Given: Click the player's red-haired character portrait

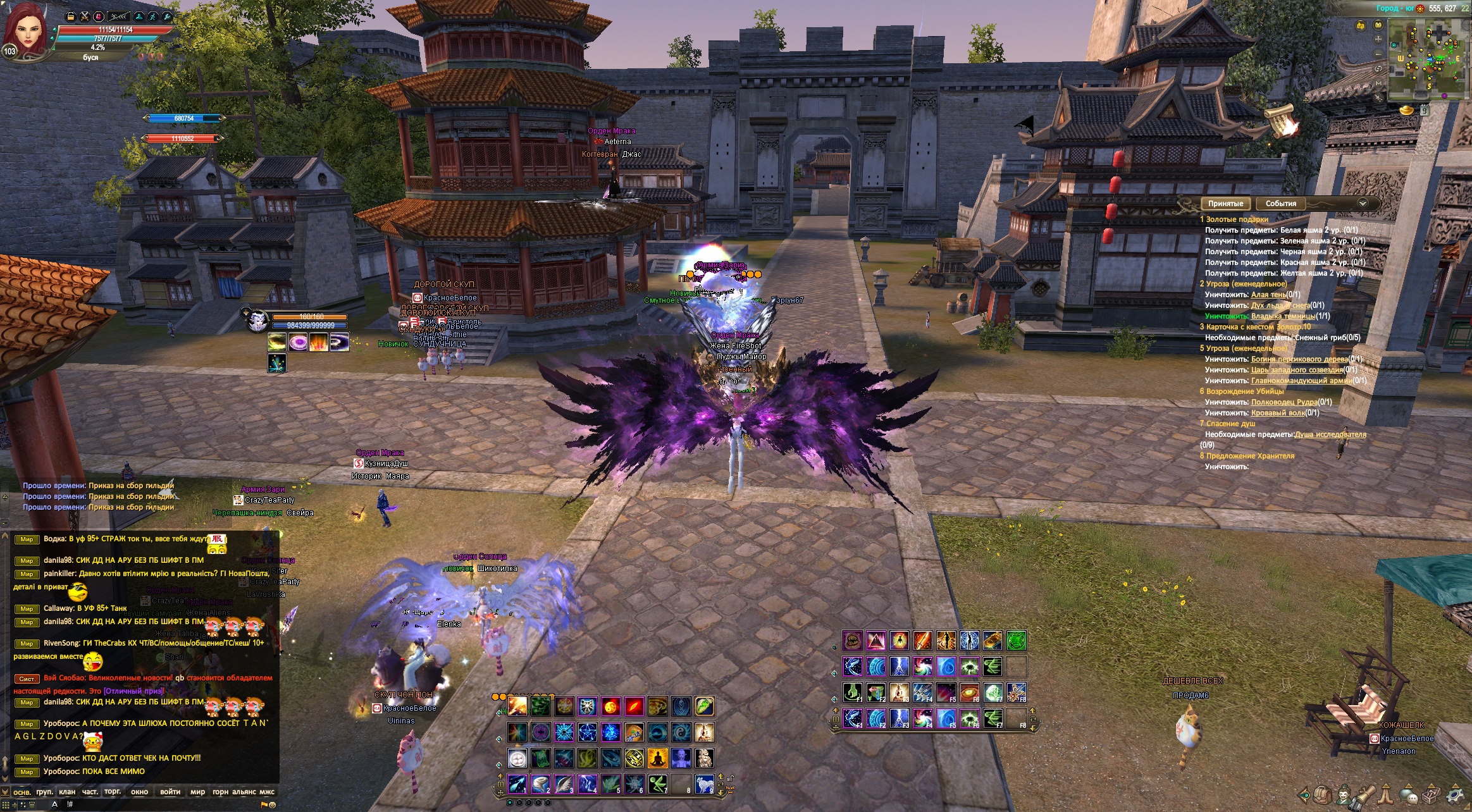Looking at the screenshot, I should [x=27, y=30].
